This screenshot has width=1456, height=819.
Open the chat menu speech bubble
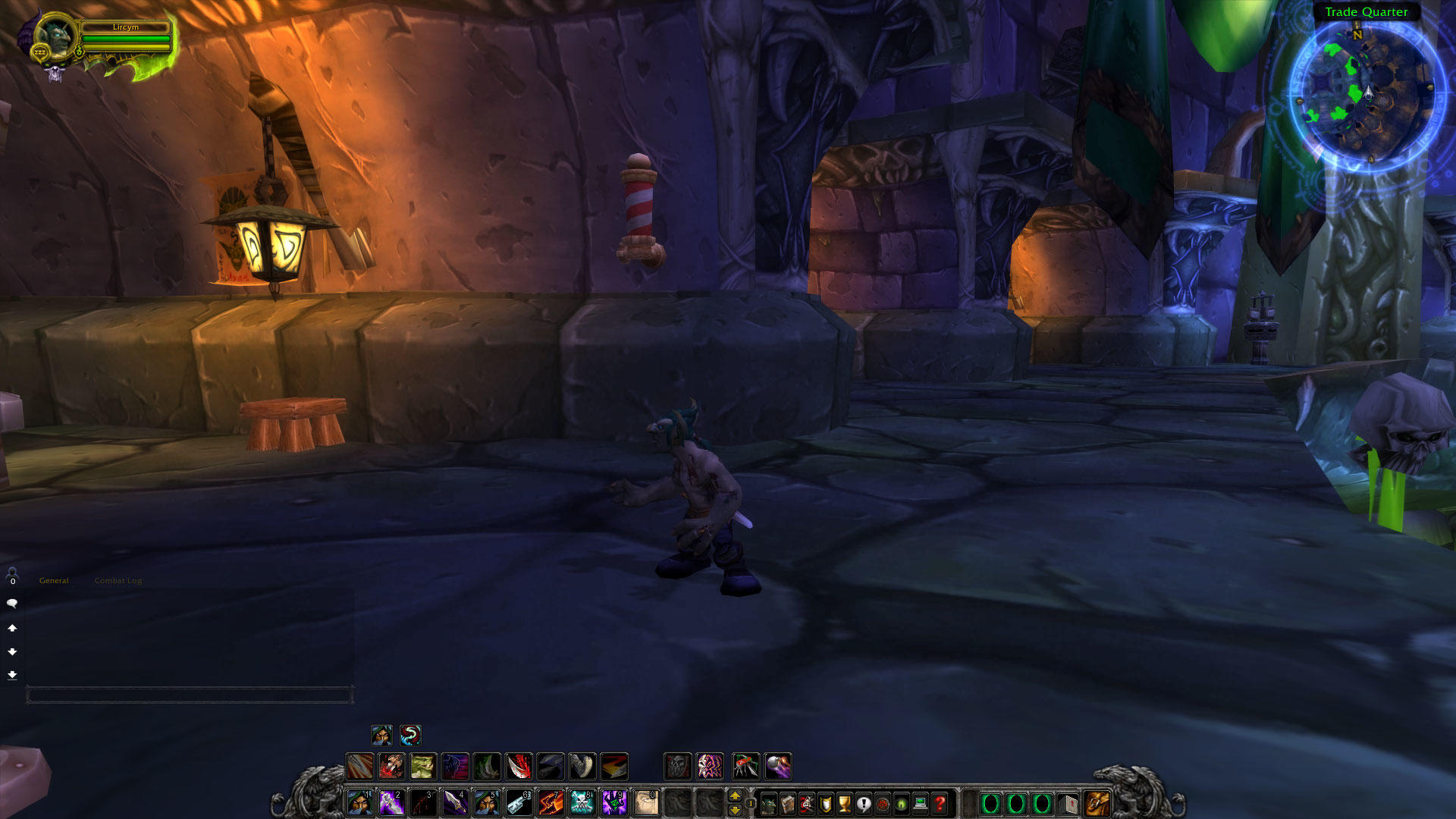coord(12,603)
